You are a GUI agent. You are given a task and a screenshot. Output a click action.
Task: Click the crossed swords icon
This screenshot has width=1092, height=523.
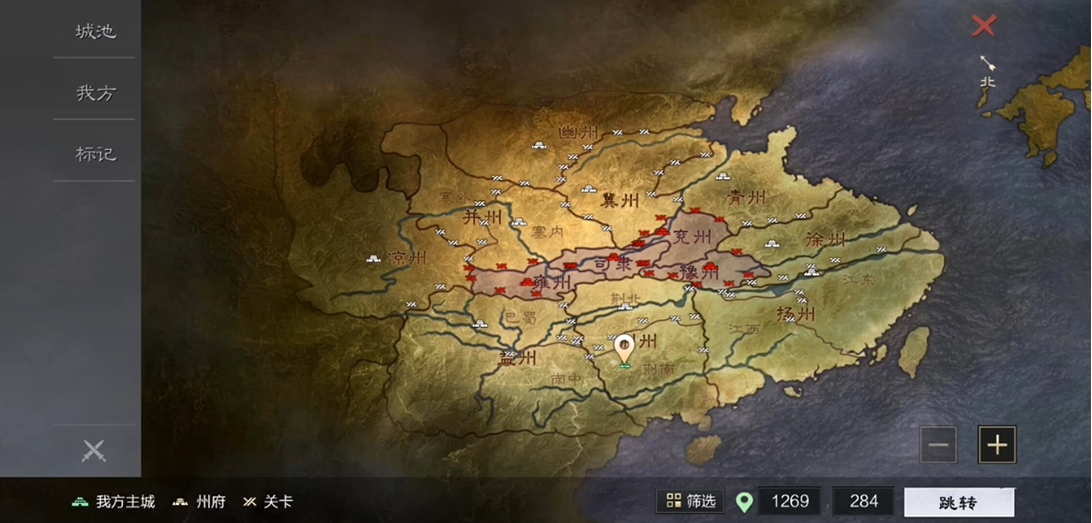click(93, 450)
